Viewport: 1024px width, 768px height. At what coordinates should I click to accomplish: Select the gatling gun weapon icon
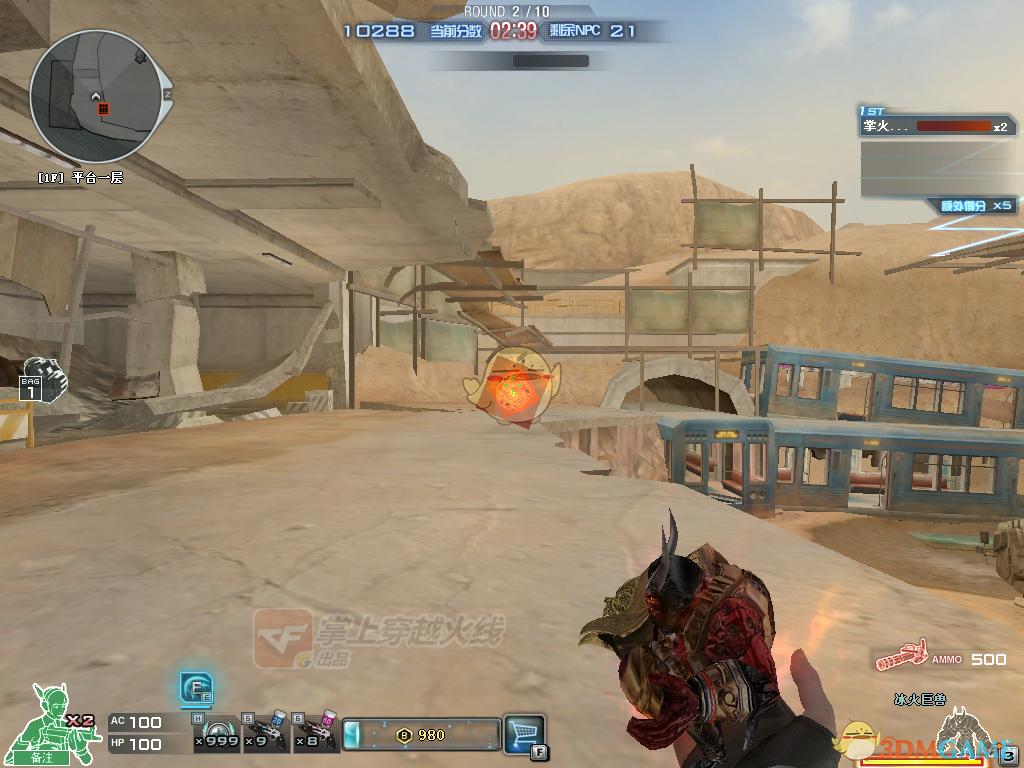click(899, 657)
